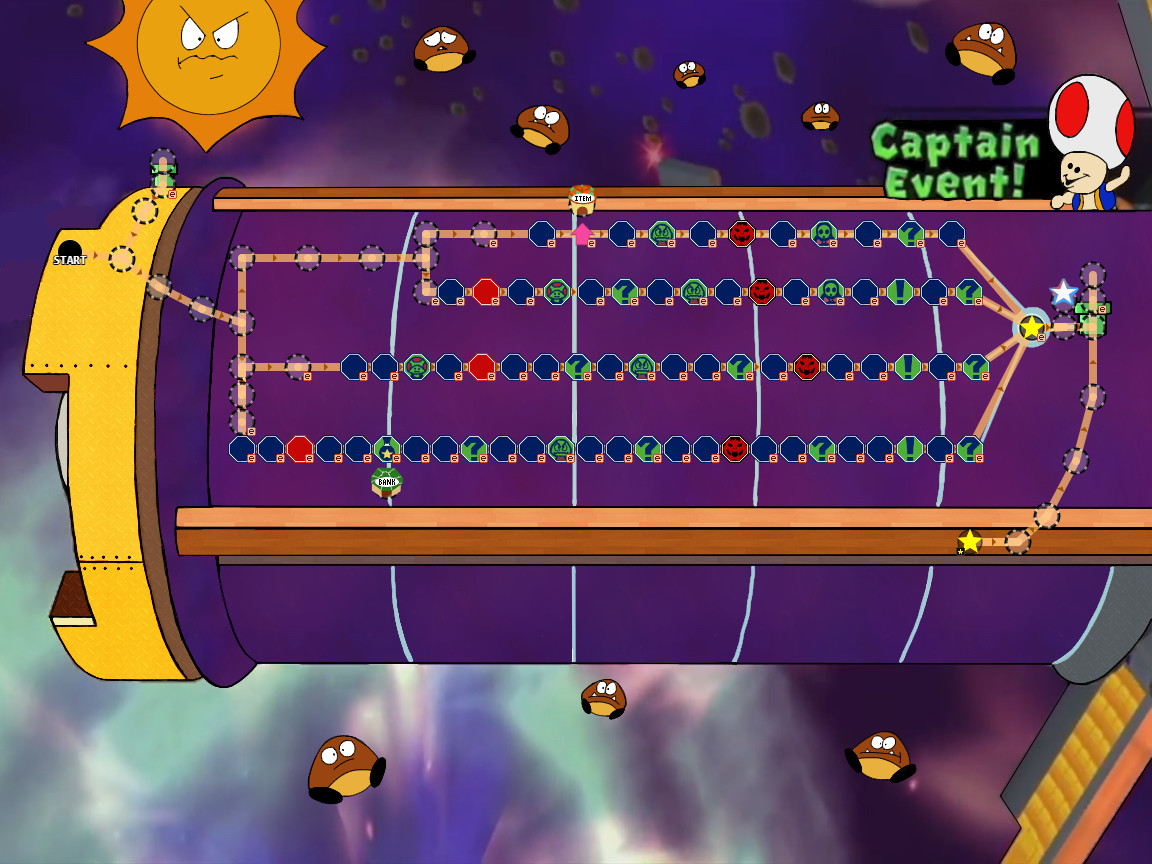Select the BANK building marker

pyautogui.click(x=387, y=482)
